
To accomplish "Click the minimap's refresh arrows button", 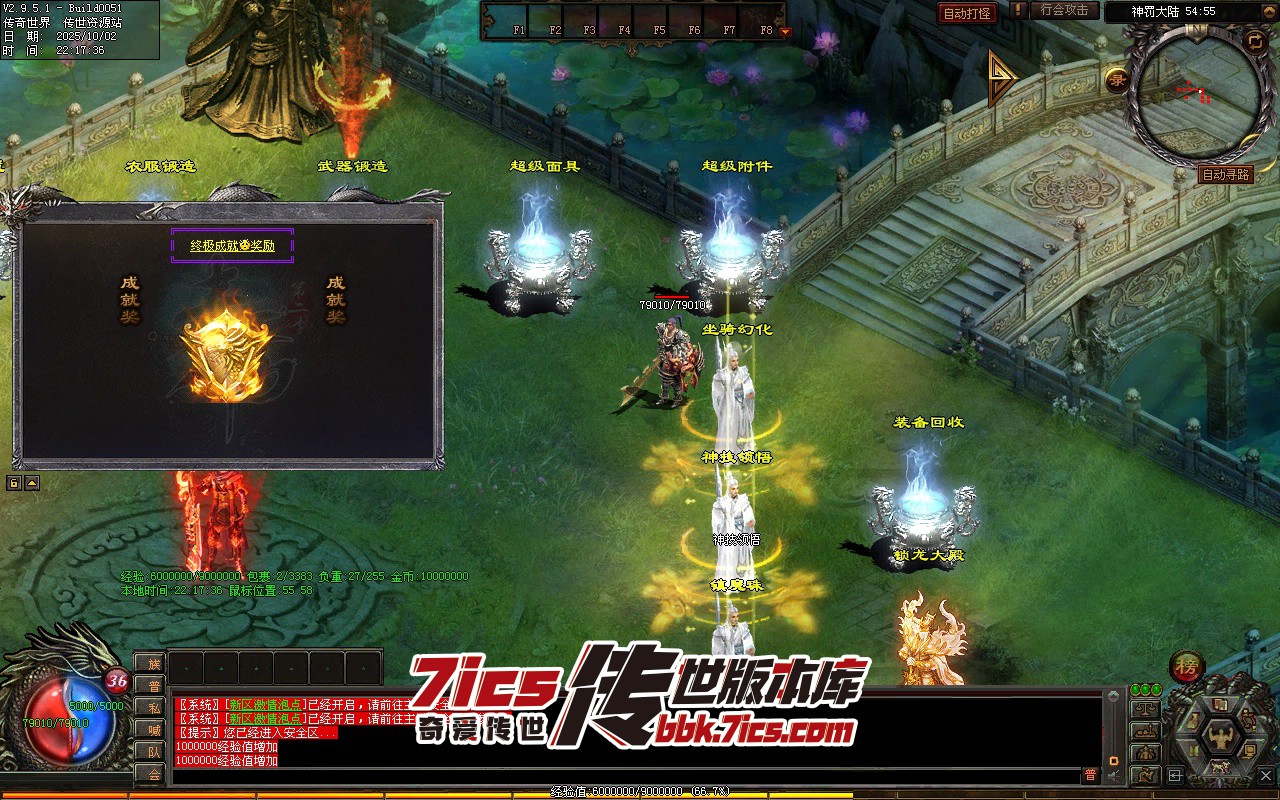I will click(x=1254, y=41).
